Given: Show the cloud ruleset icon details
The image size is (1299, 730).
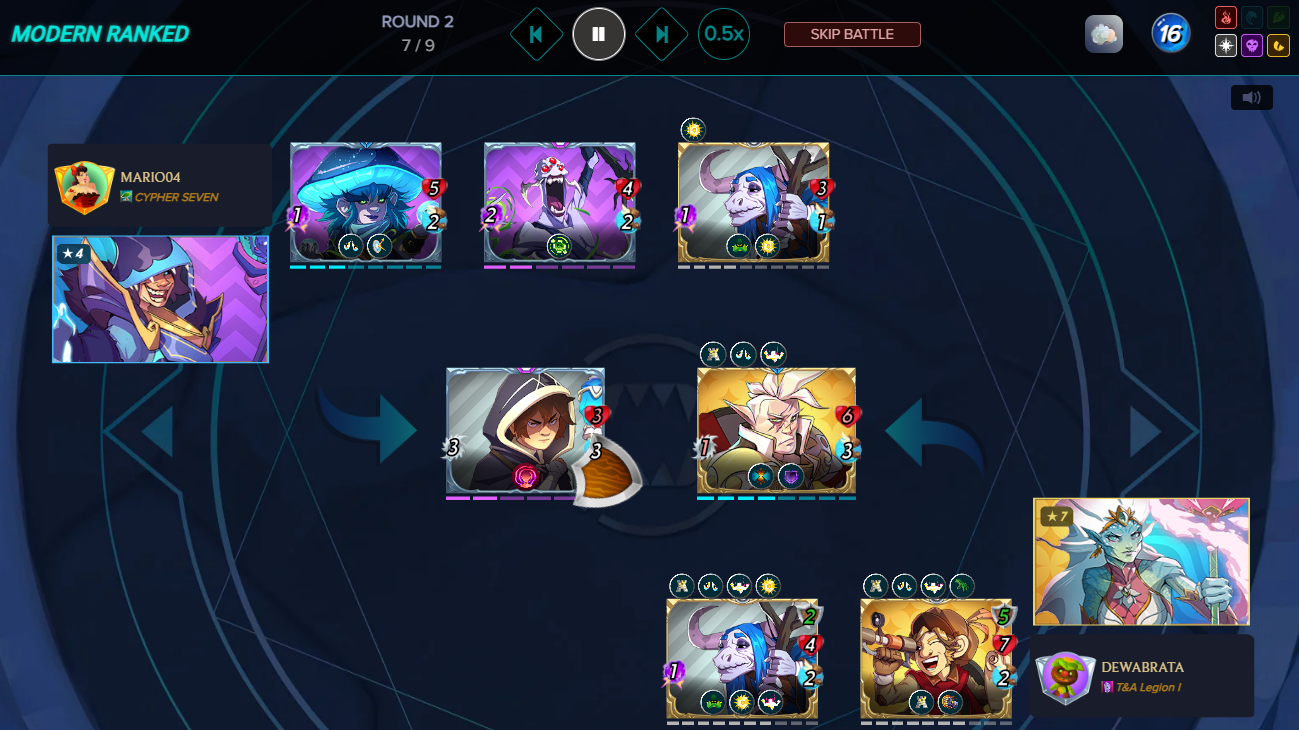Looking at the screenshot, I should (x=1104, y=34).
